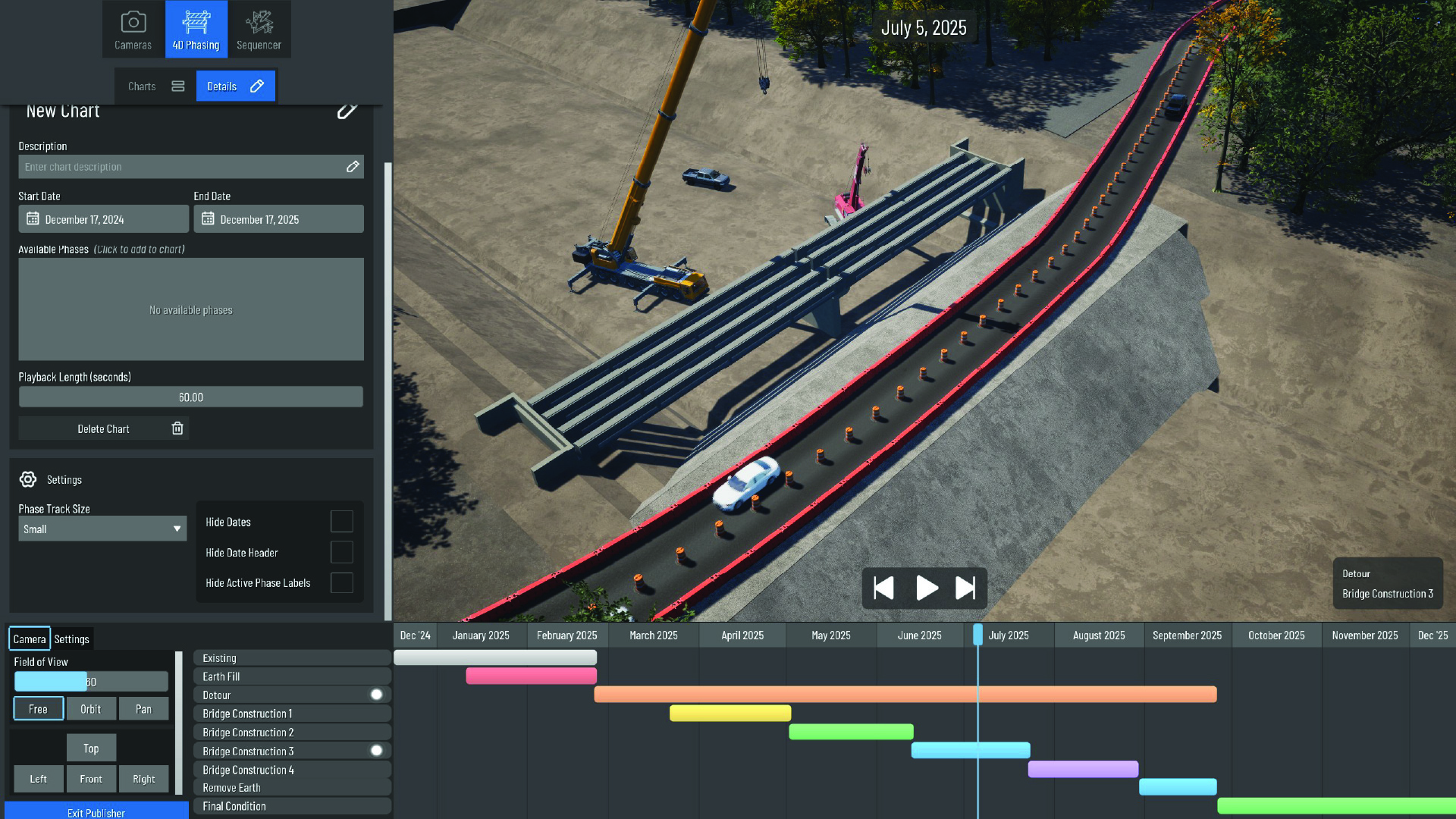The image size is (1456, 819).
Task: Switch to the Charts tab
Action: 156,86
